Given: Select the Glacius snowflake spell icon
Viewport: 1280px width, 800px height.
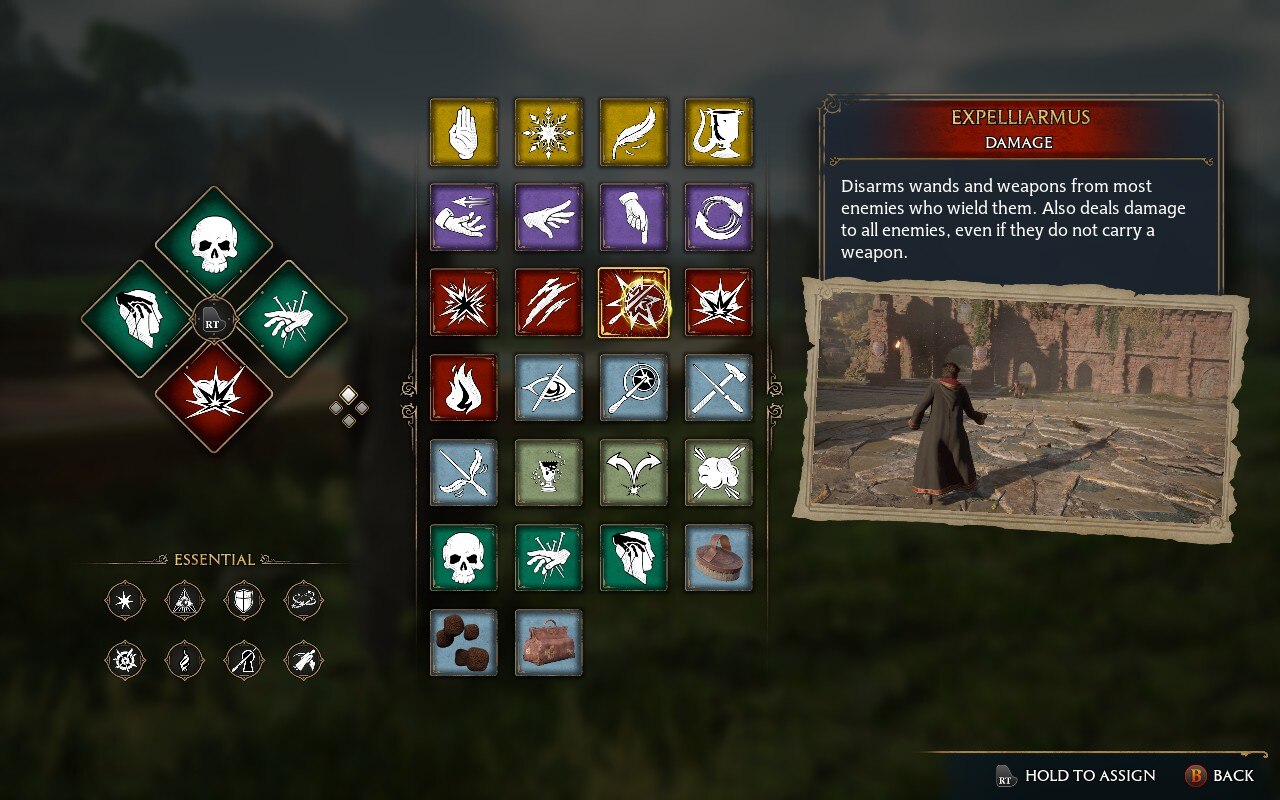Looking at the screenshot, I should click(548, 133).
